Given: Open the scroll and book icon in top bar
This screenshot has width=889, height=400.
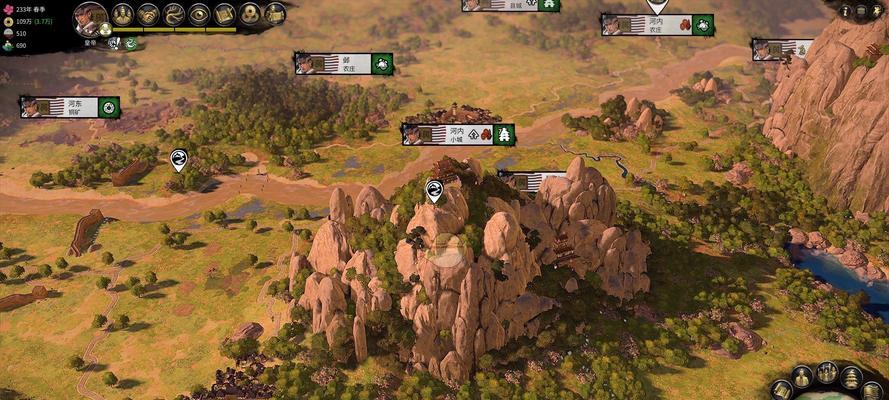Looking at the screenshot, I should (224, 14).
